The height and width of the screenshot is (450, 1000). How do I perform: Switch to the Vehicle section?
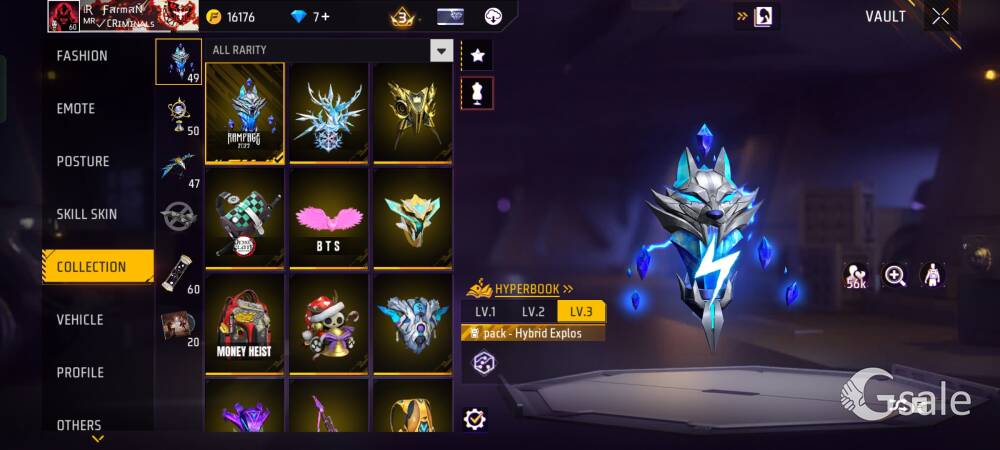[x=80, y=320]
